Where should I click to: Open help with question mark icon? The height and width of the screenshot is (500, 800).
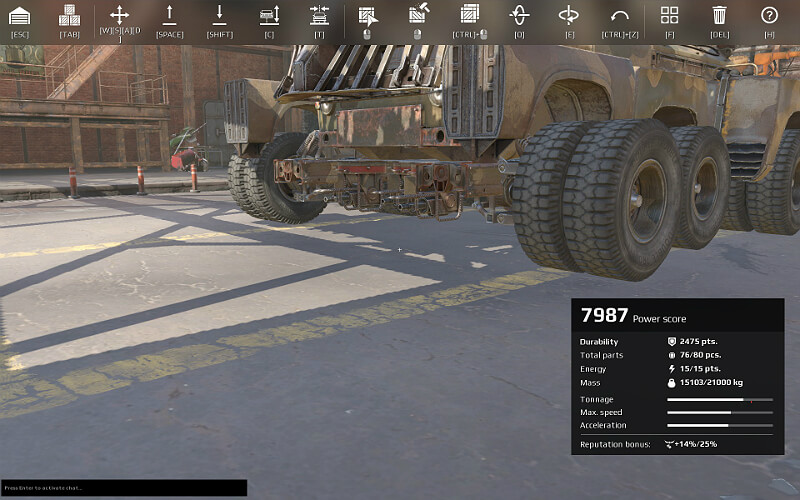769,15
